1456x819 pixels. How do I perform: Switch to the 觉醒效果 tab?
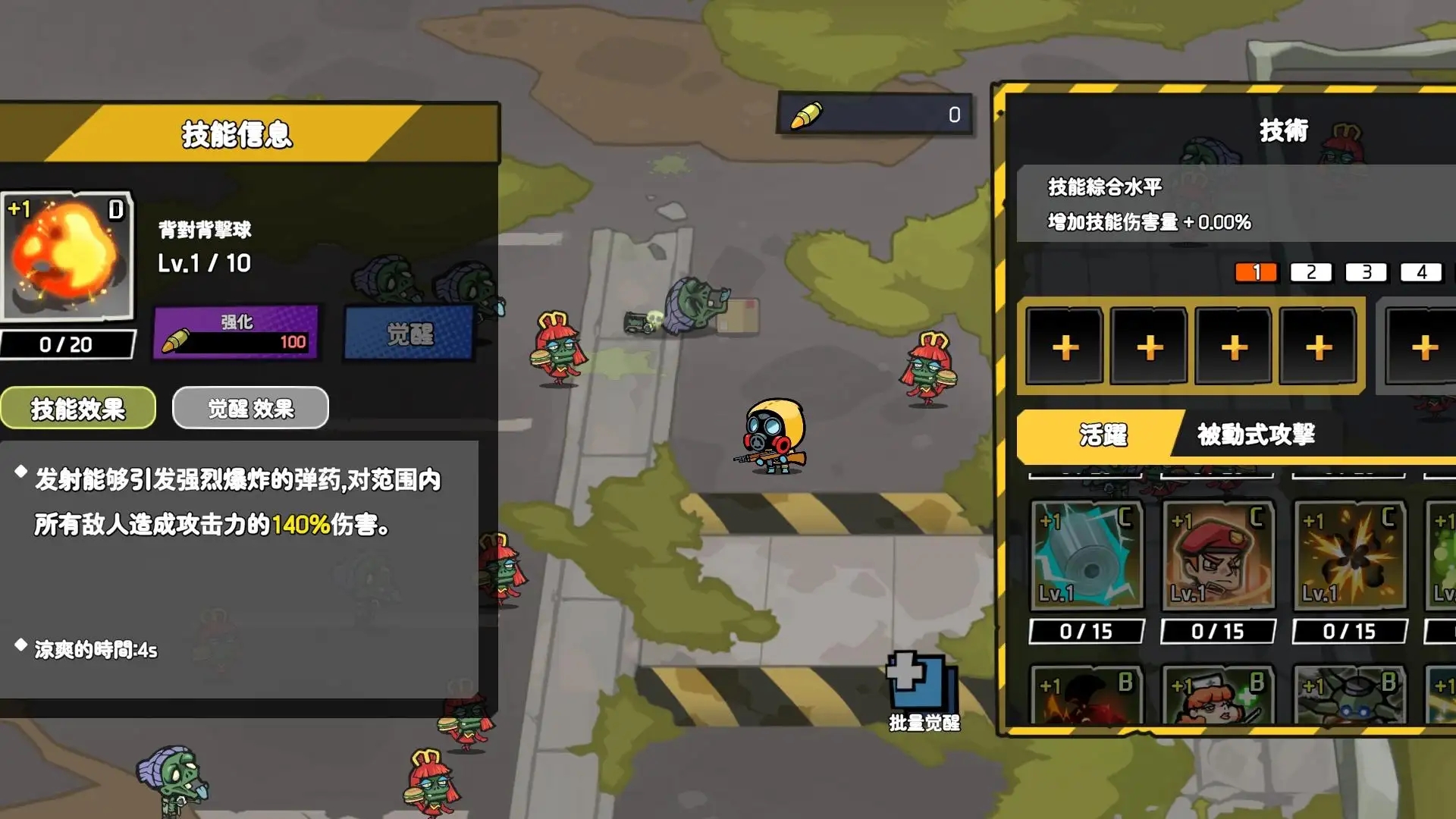(x=250, y=407)
